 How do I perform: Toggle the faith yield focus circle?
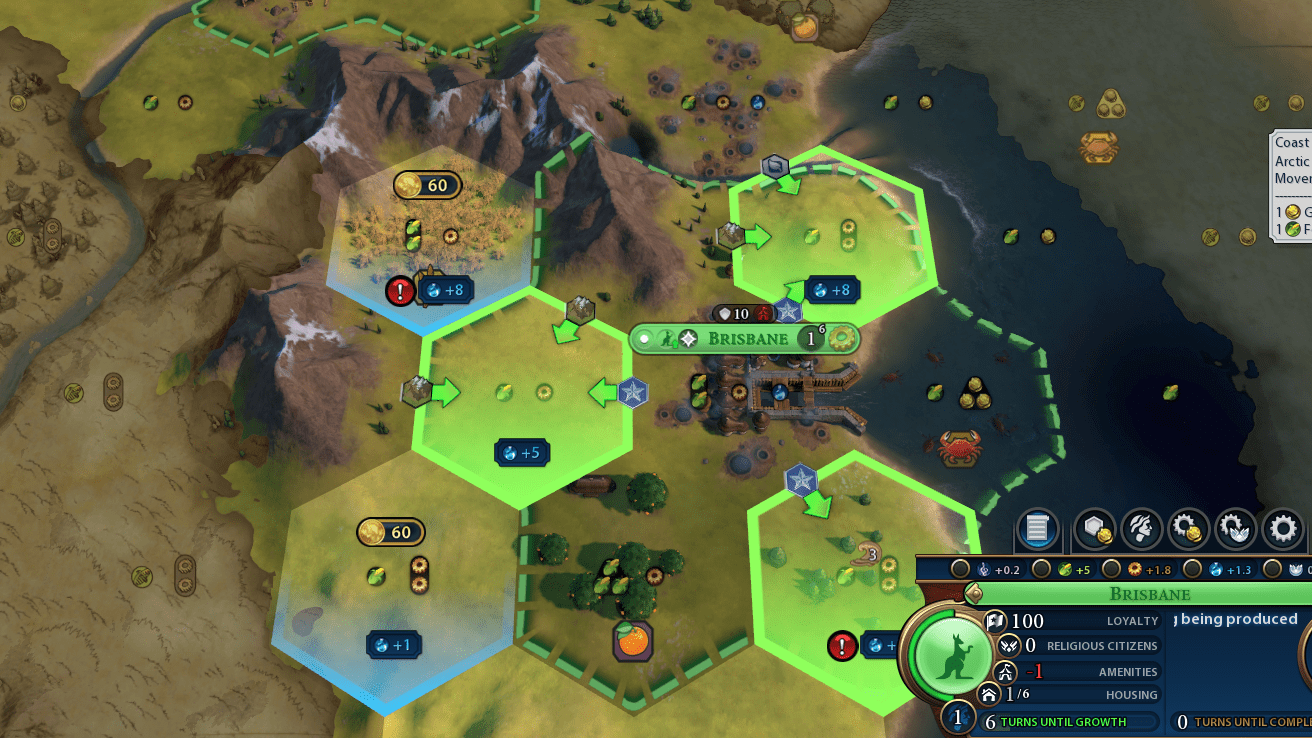1272,570
